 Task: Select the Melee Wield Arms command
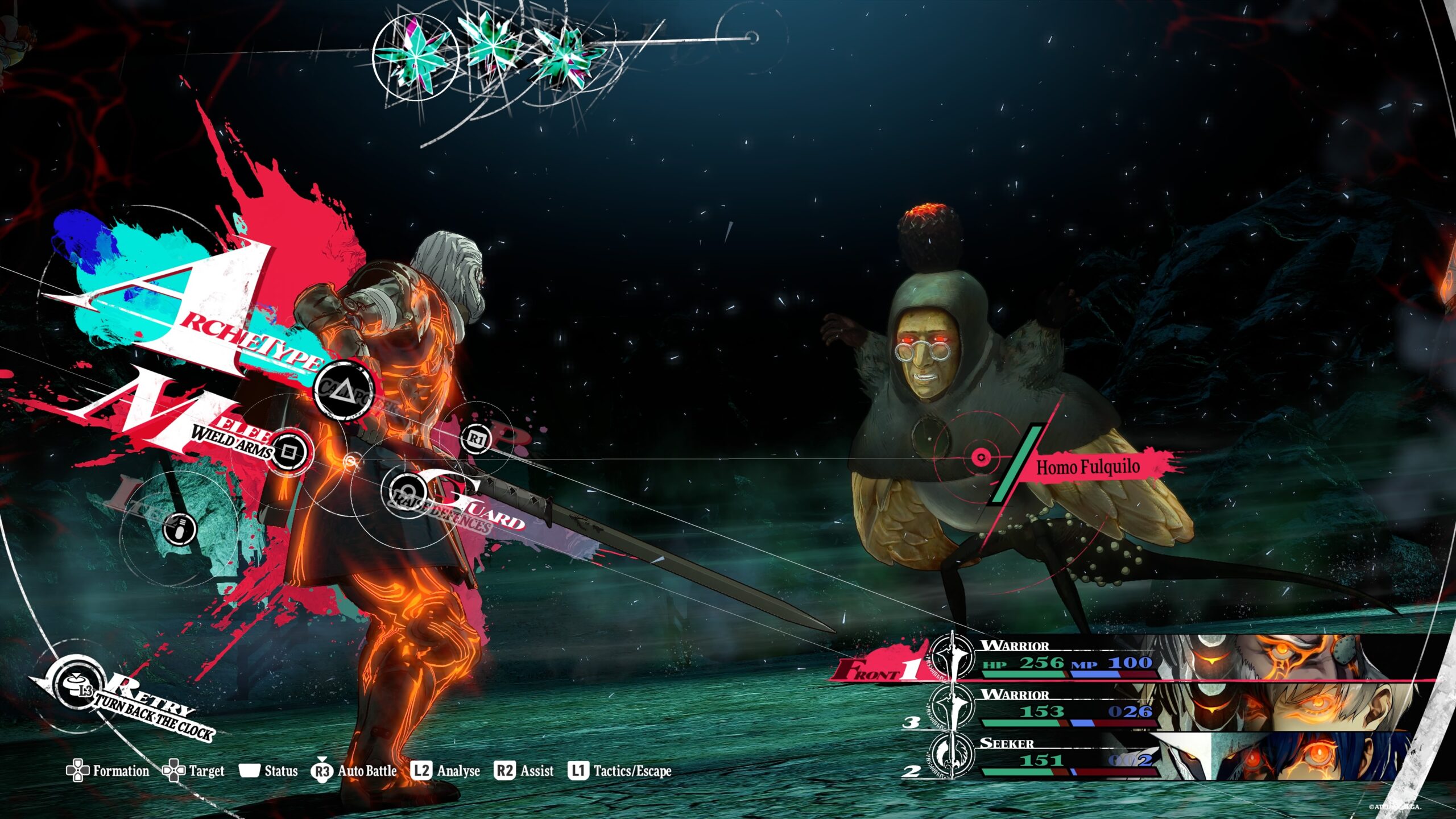[289, 452]
